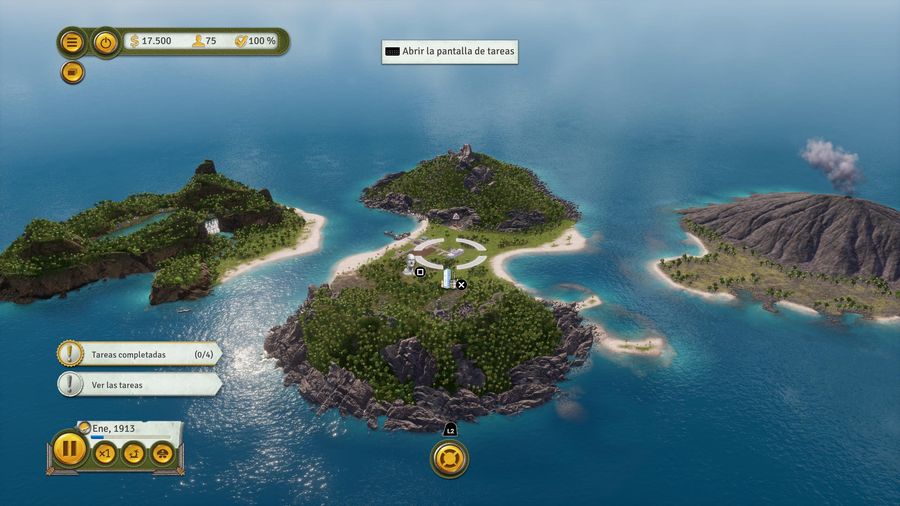Click the bulldozer icon button
The width and height of the screenshot is (900, 506).
133,454
